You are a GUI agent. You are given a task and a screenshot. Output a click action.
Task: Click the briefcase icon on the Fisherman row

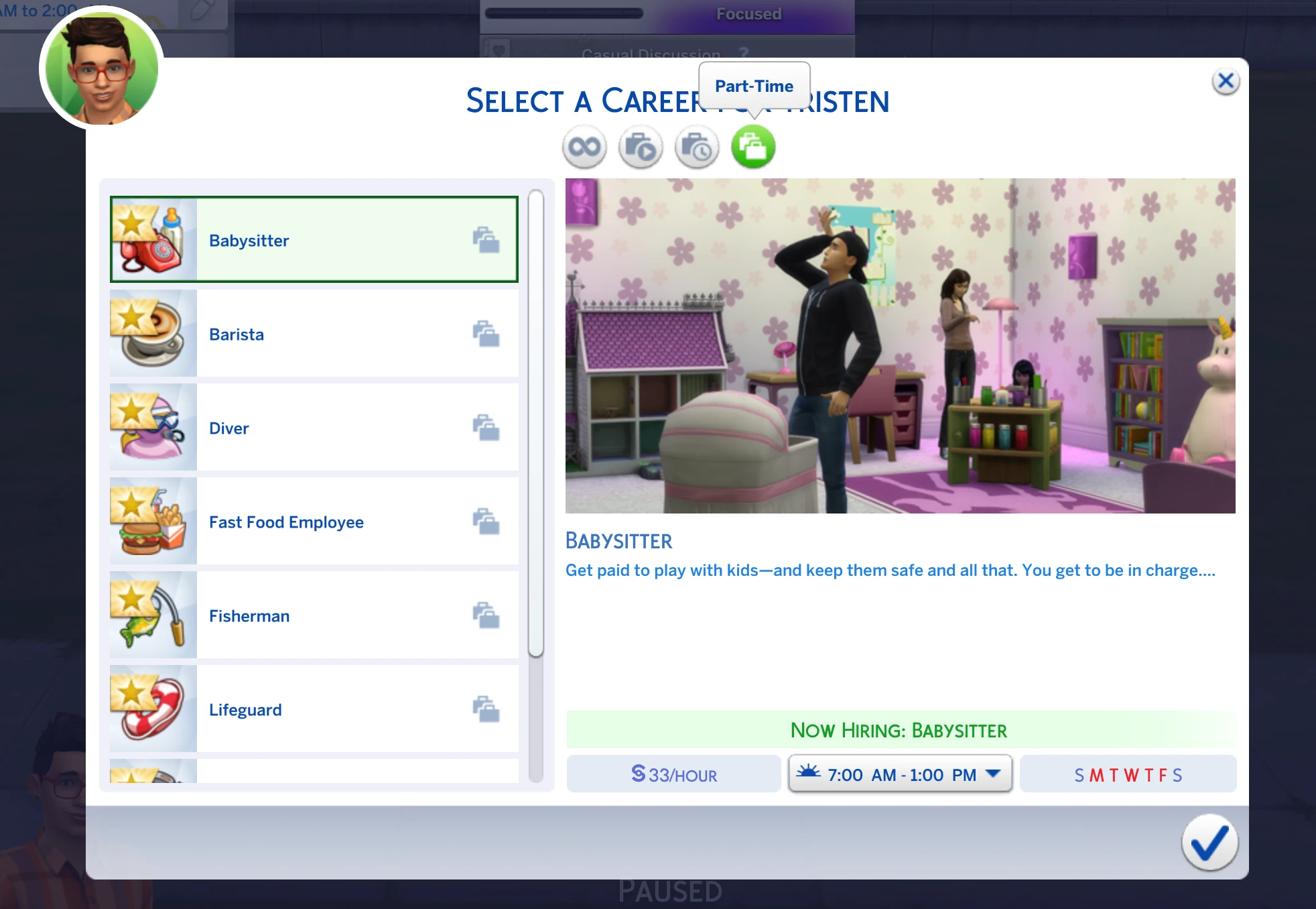486,614
